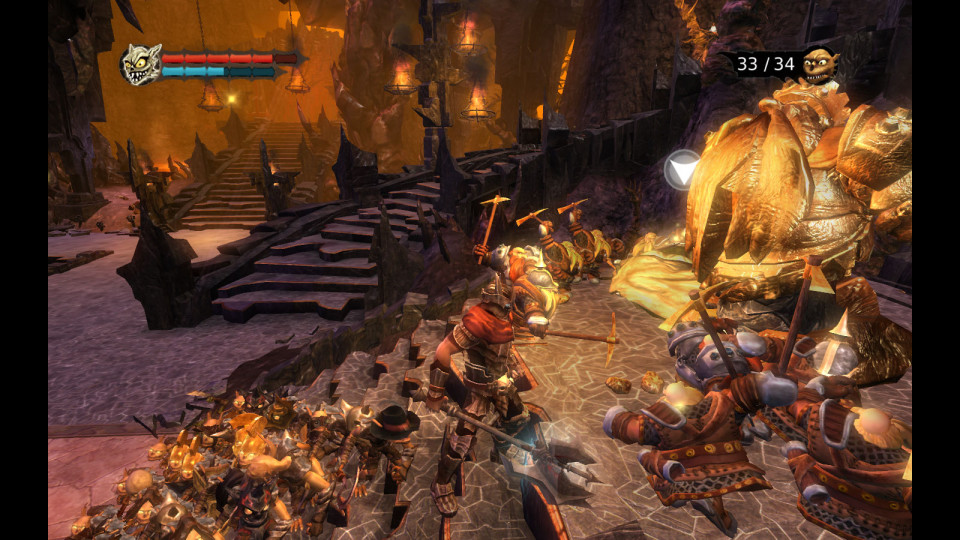The image size is (960, 540).
Task: Click the round white arrow marker
Action: click(x=684, y=171)
